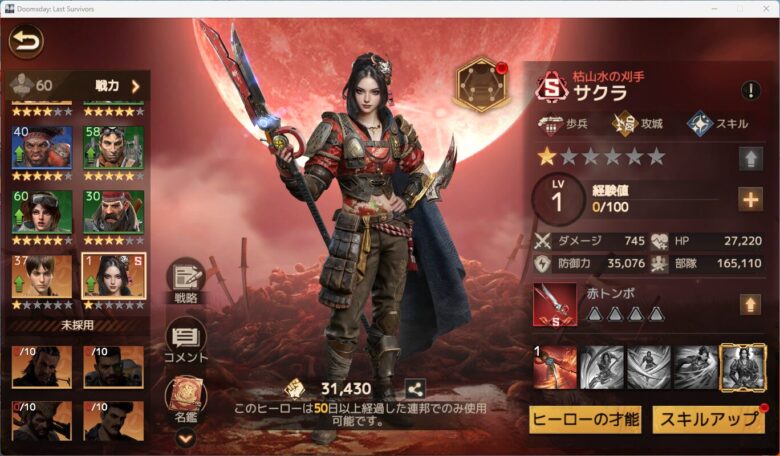Expand the 戦力 sort arrow

click(x=134, y=86)
